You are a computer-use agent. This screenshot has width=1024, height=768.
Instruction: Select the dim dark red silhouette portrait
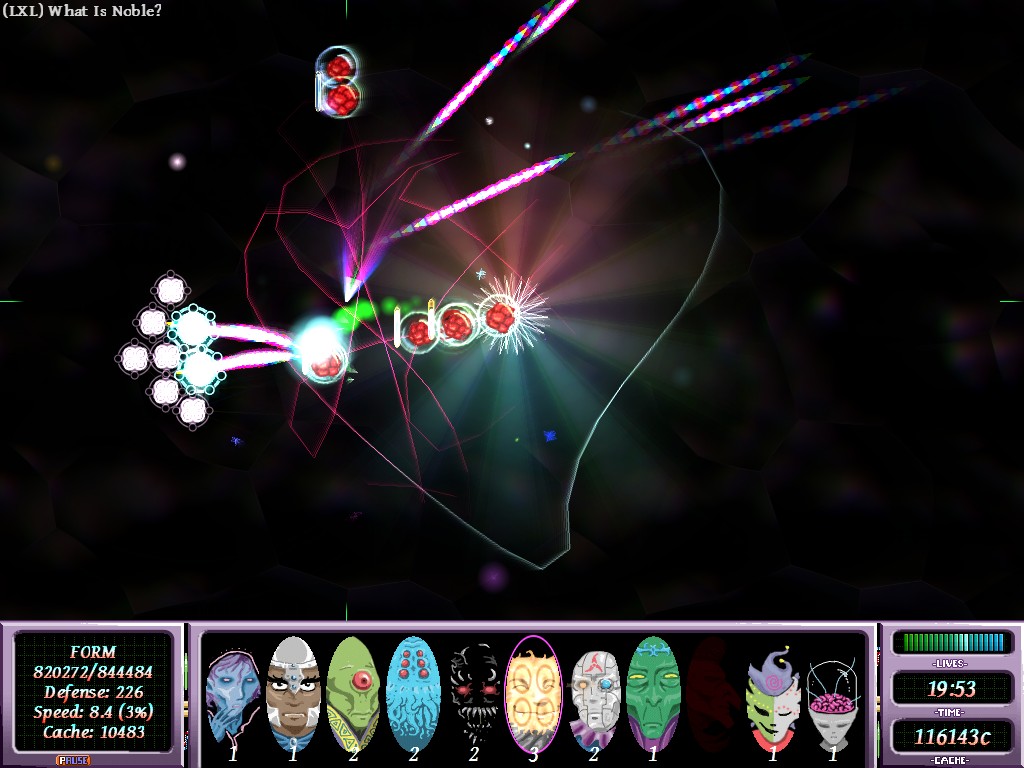tap(713, 692)
